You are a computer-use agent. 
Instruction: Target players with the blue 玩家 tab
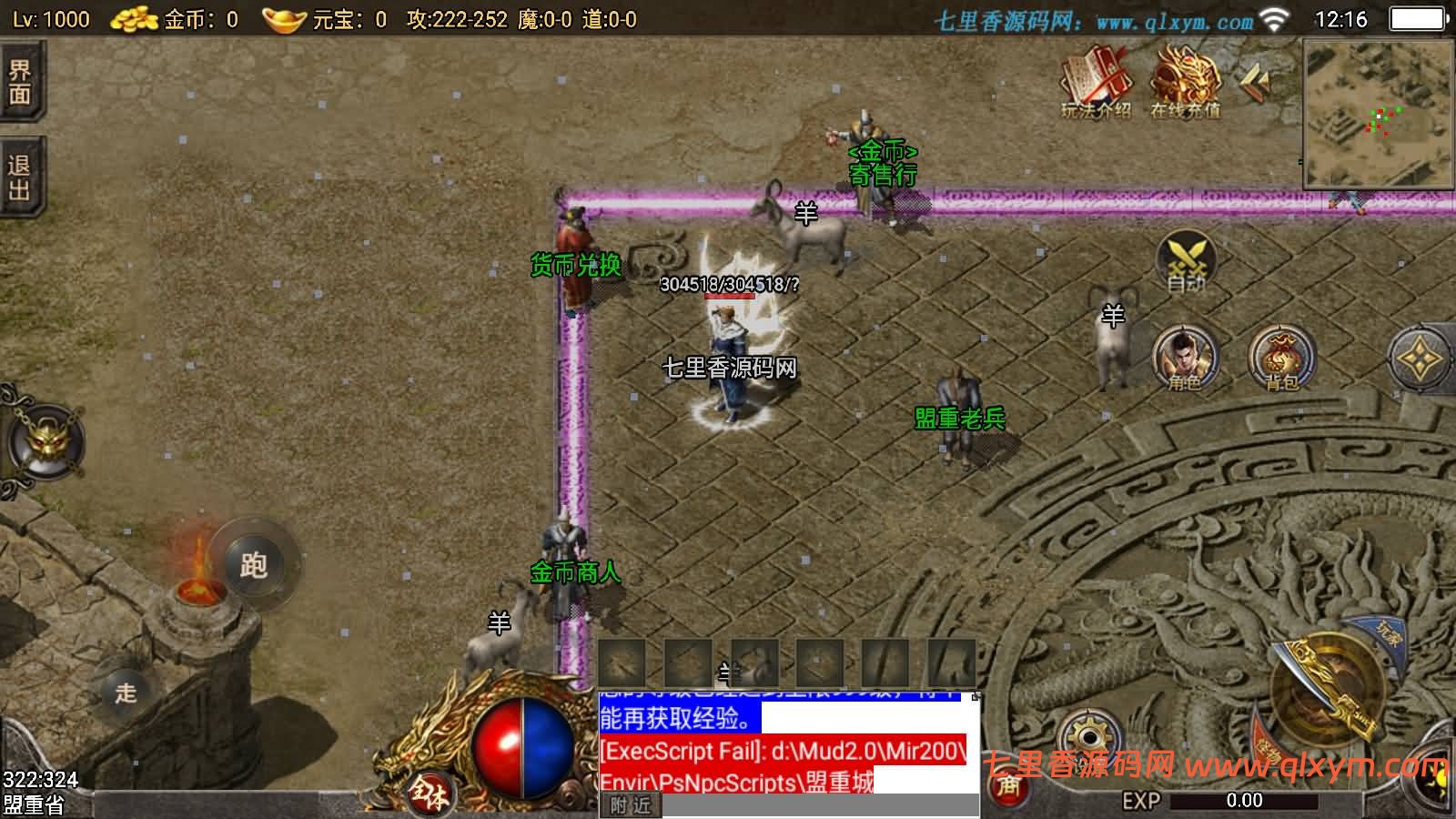(x=1386, y=635)
